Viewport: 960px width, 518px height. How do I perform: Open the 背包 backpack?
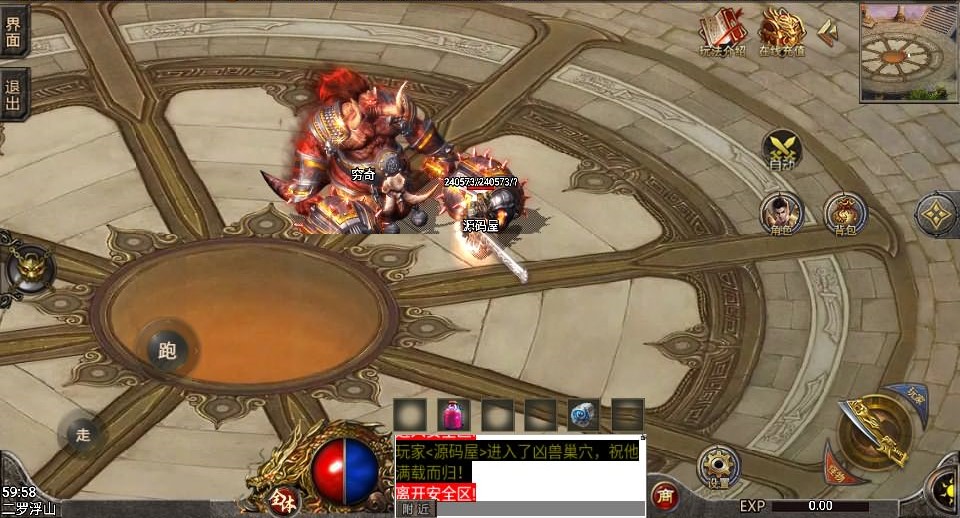point(845,213)
